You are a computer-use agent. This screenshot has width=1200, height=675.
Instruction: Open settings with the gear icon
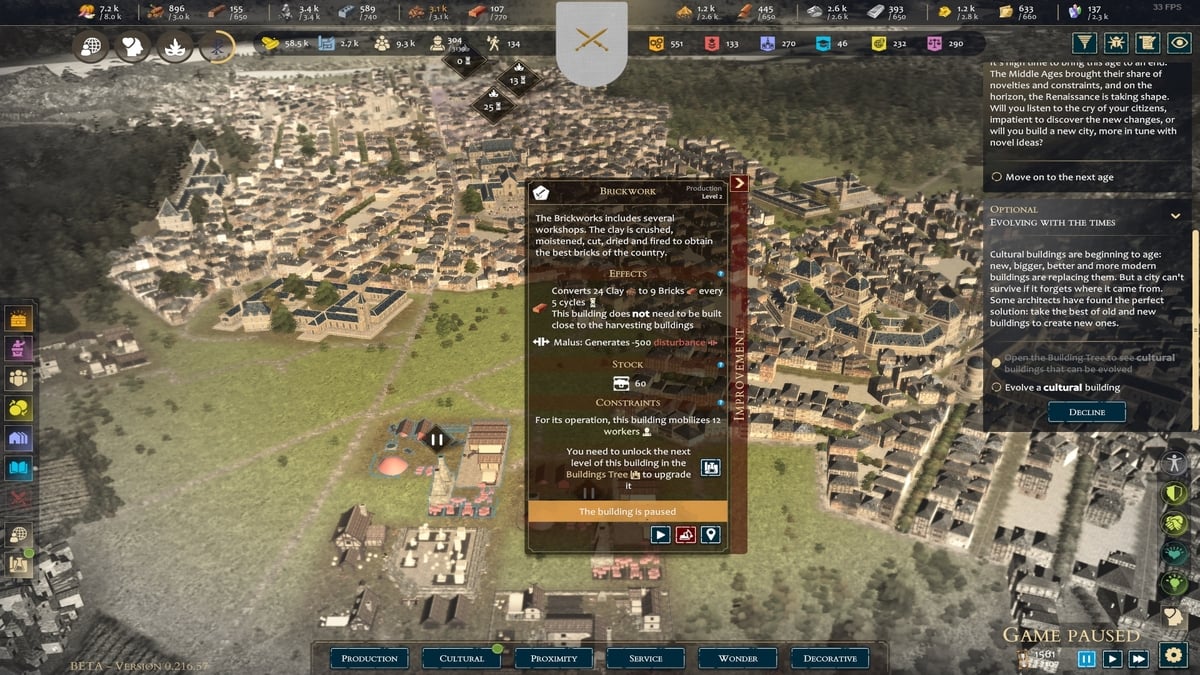(1173, 655)
